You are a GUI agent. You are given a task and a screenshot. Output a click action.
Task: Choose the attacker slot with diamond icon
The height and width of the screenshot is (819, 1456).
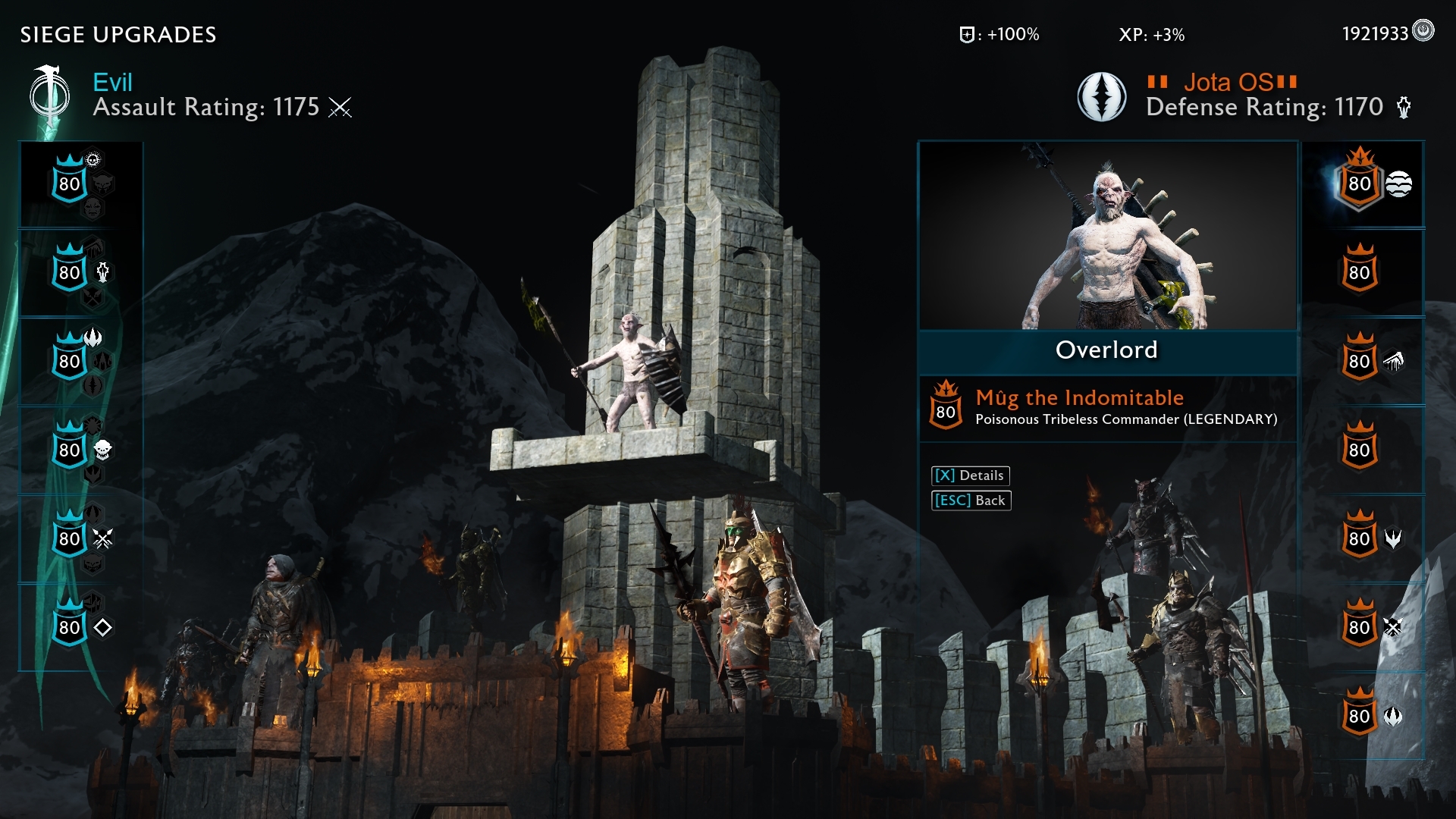click(x=71, y=628)
